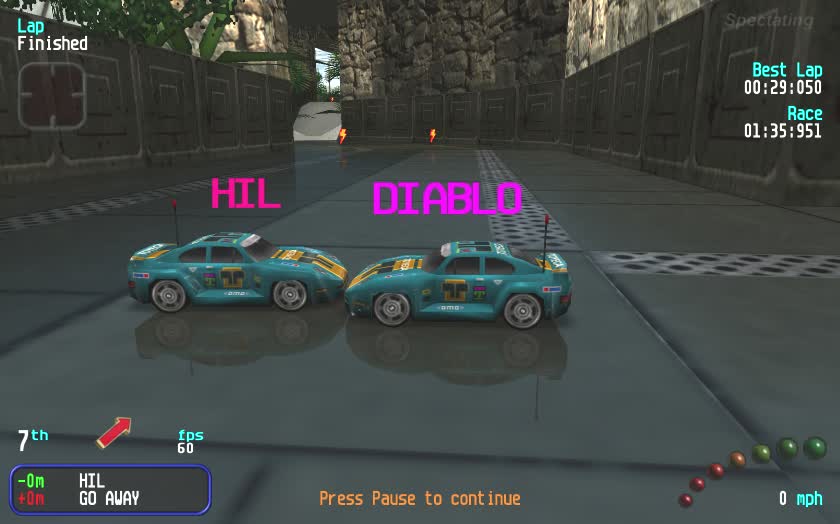Click the pink DIABLO player name tag

coord(447,199)
